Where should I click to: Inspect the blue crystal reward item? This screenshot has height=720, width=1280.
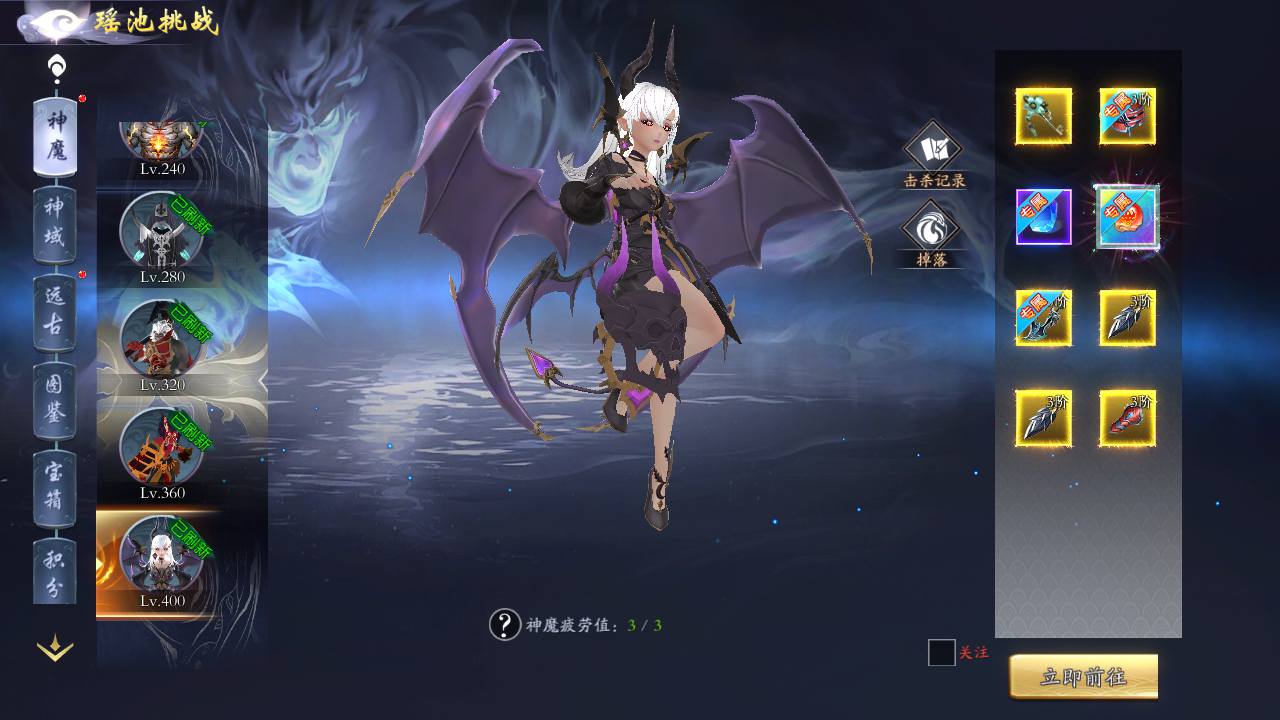pyautogui.click(x=1043, y=217)
